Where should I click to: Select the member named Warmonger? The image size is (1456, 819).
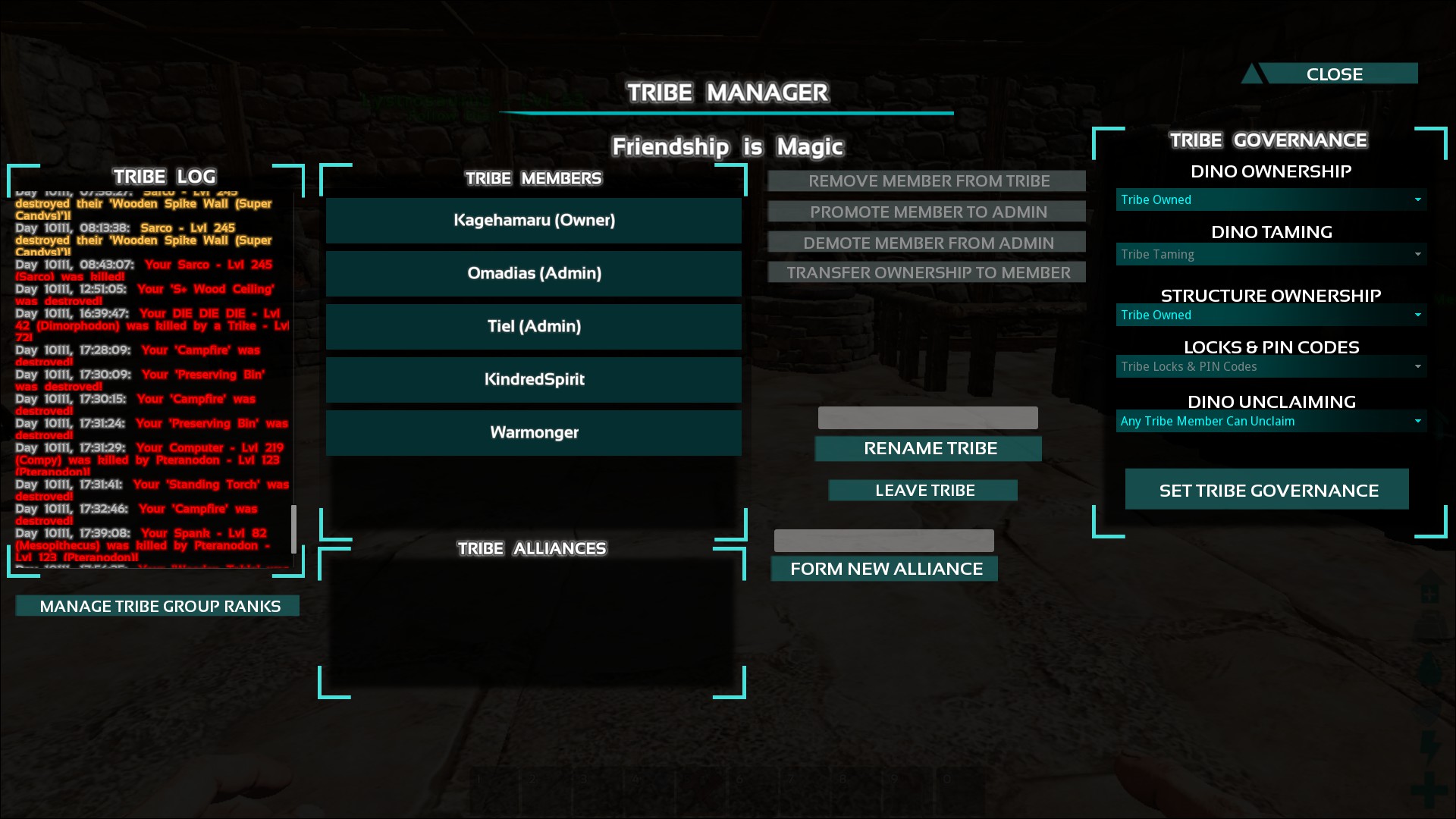[x=534, y=433]
